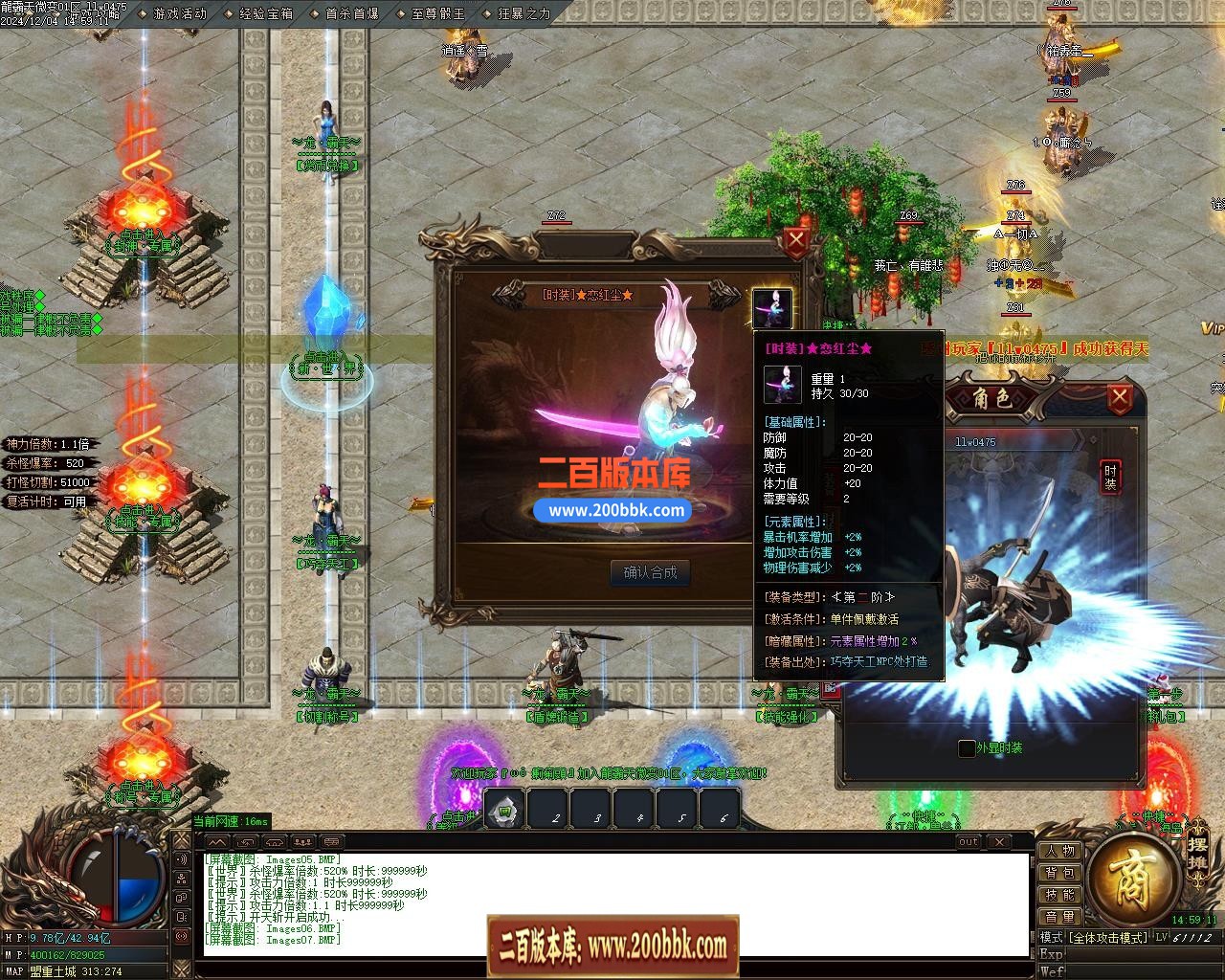The width and height of the screenshot is (1225, 980).
Task: Close the 角色 character panel
Action: [1119, 397]
